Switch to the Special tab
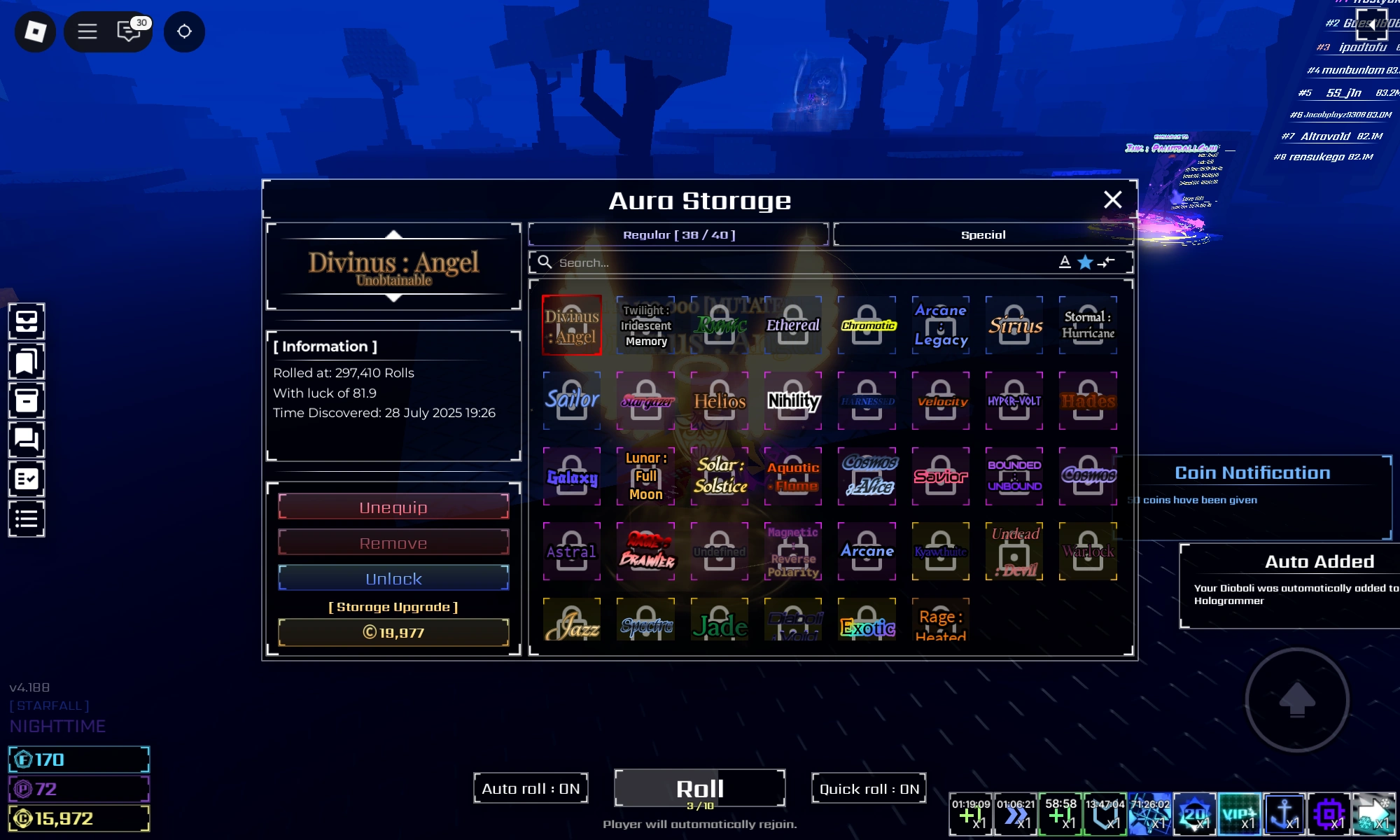1400x840 pixels. [x=983, y=234]
